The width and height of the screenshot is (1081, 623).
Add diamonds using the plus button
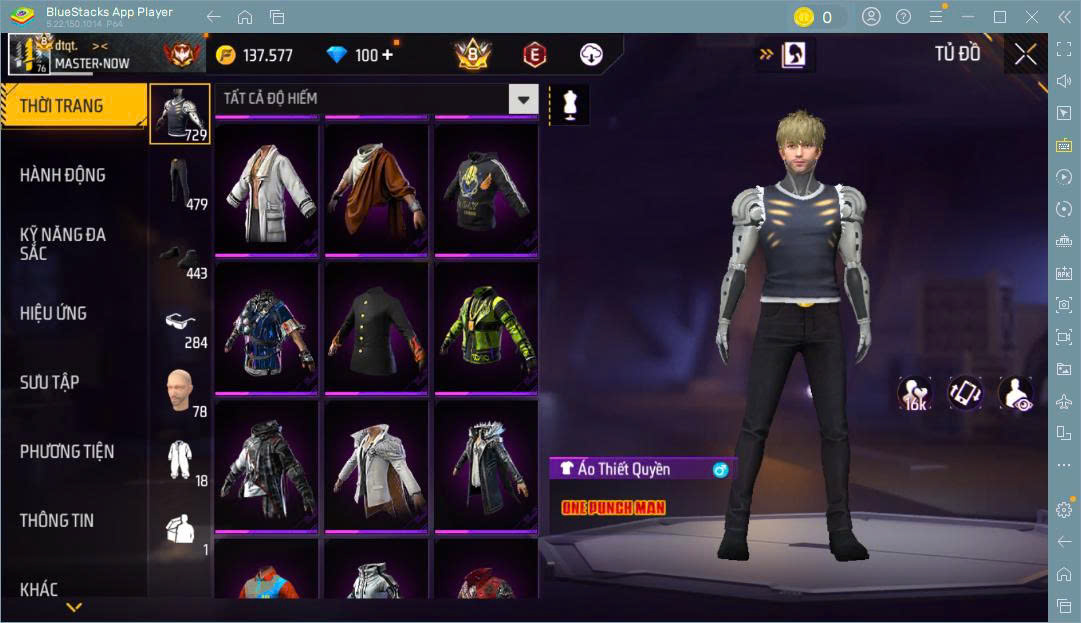pos(387,55)
